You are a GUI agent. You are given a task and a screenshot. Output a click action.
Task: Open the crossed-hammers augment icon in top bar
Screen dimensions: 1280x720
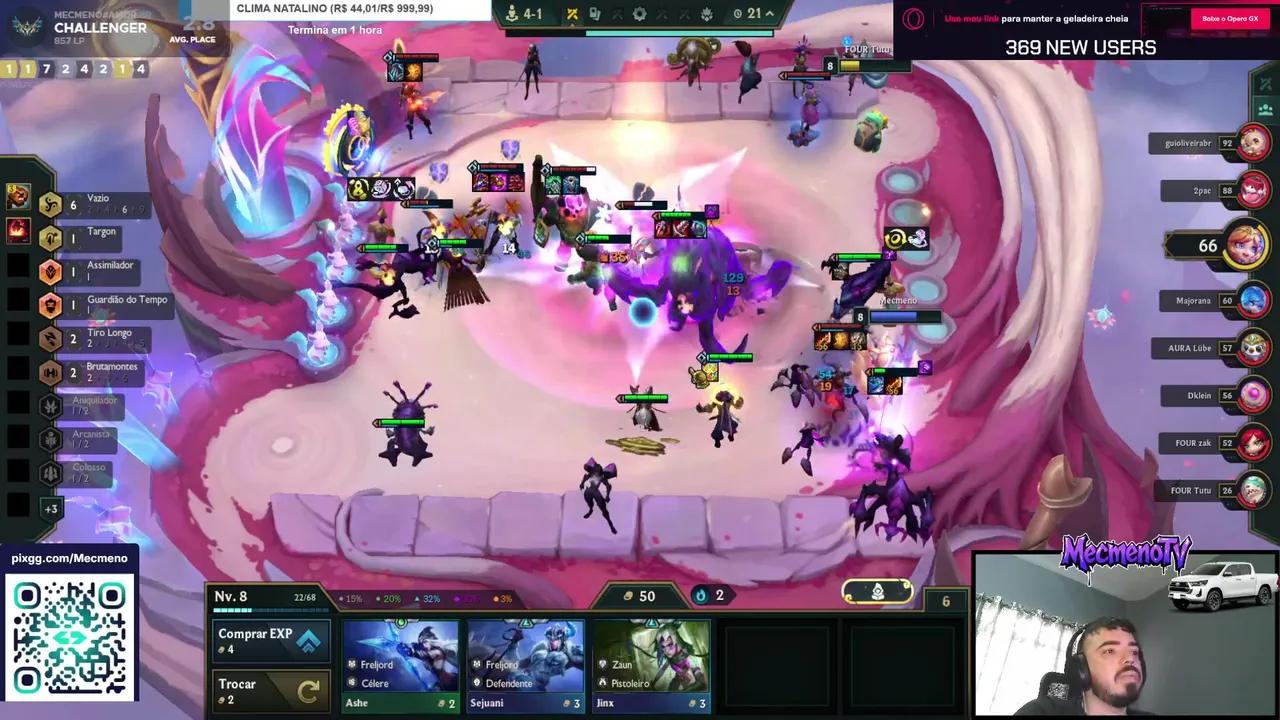point(570,14)
